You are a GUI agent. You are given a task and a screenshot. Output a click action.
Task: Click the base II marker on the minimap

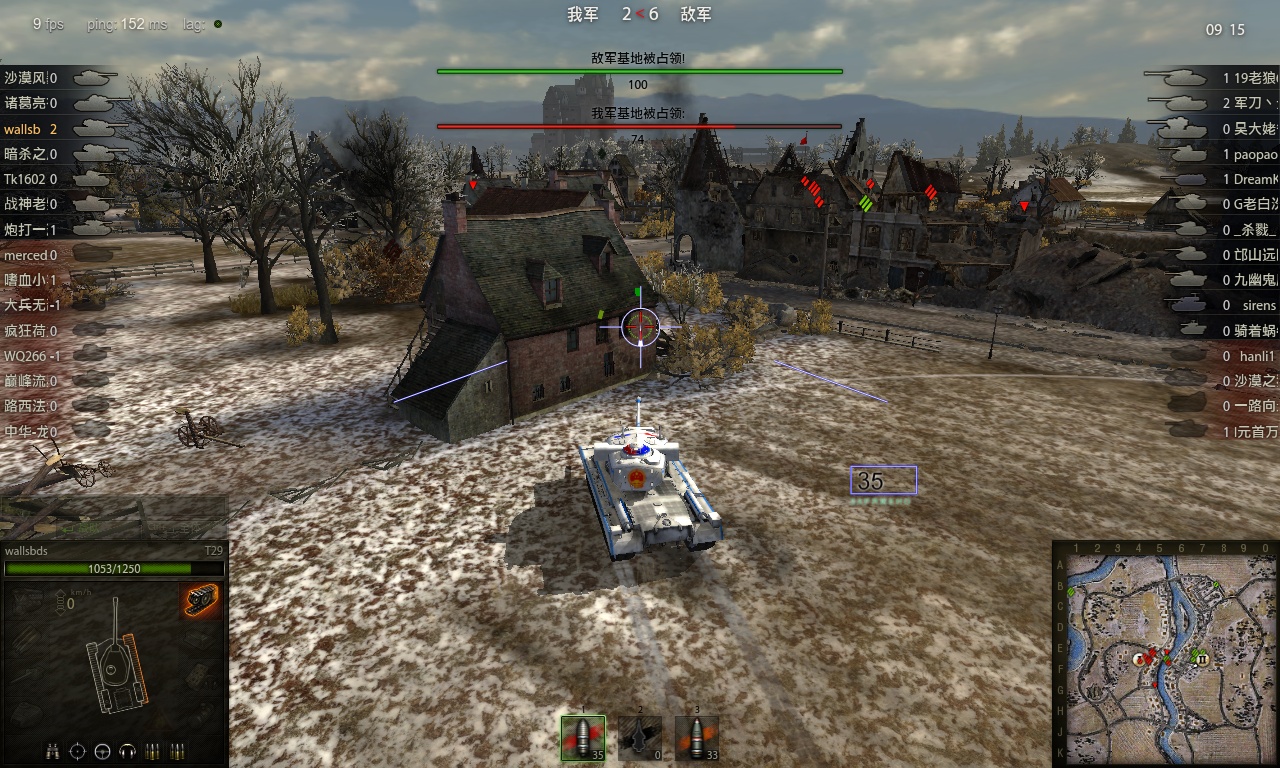pos(1203,660)
